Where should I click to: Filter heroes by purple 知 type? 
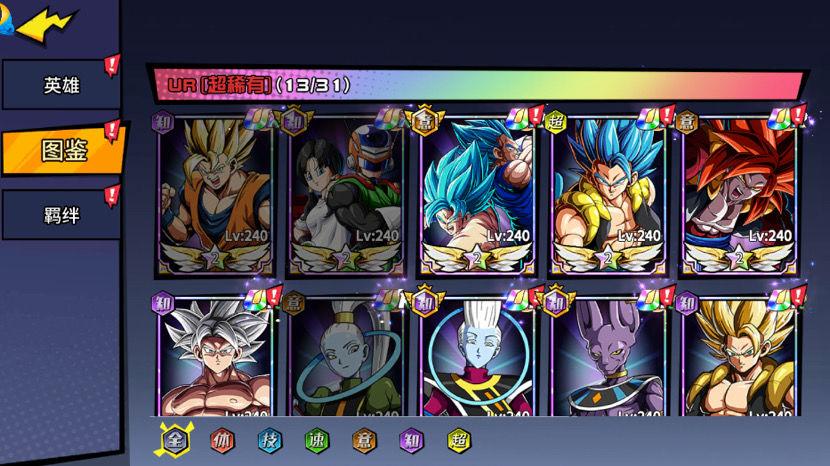(x=411, y=440)
